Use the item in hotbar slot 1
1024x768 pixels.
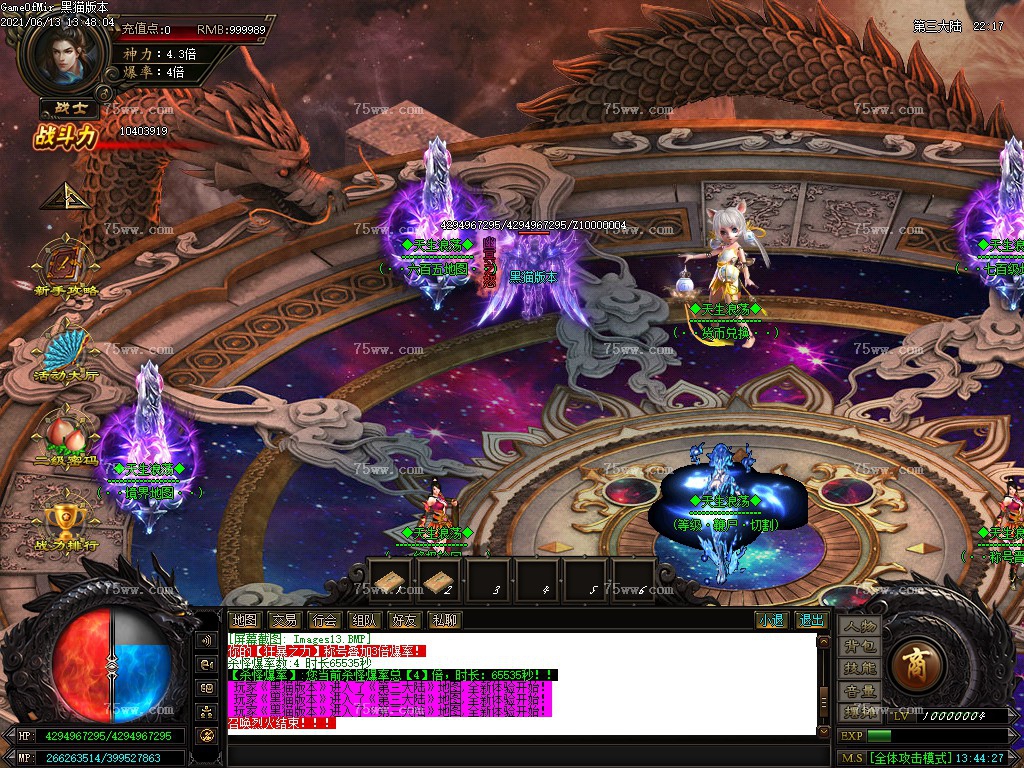391,580
